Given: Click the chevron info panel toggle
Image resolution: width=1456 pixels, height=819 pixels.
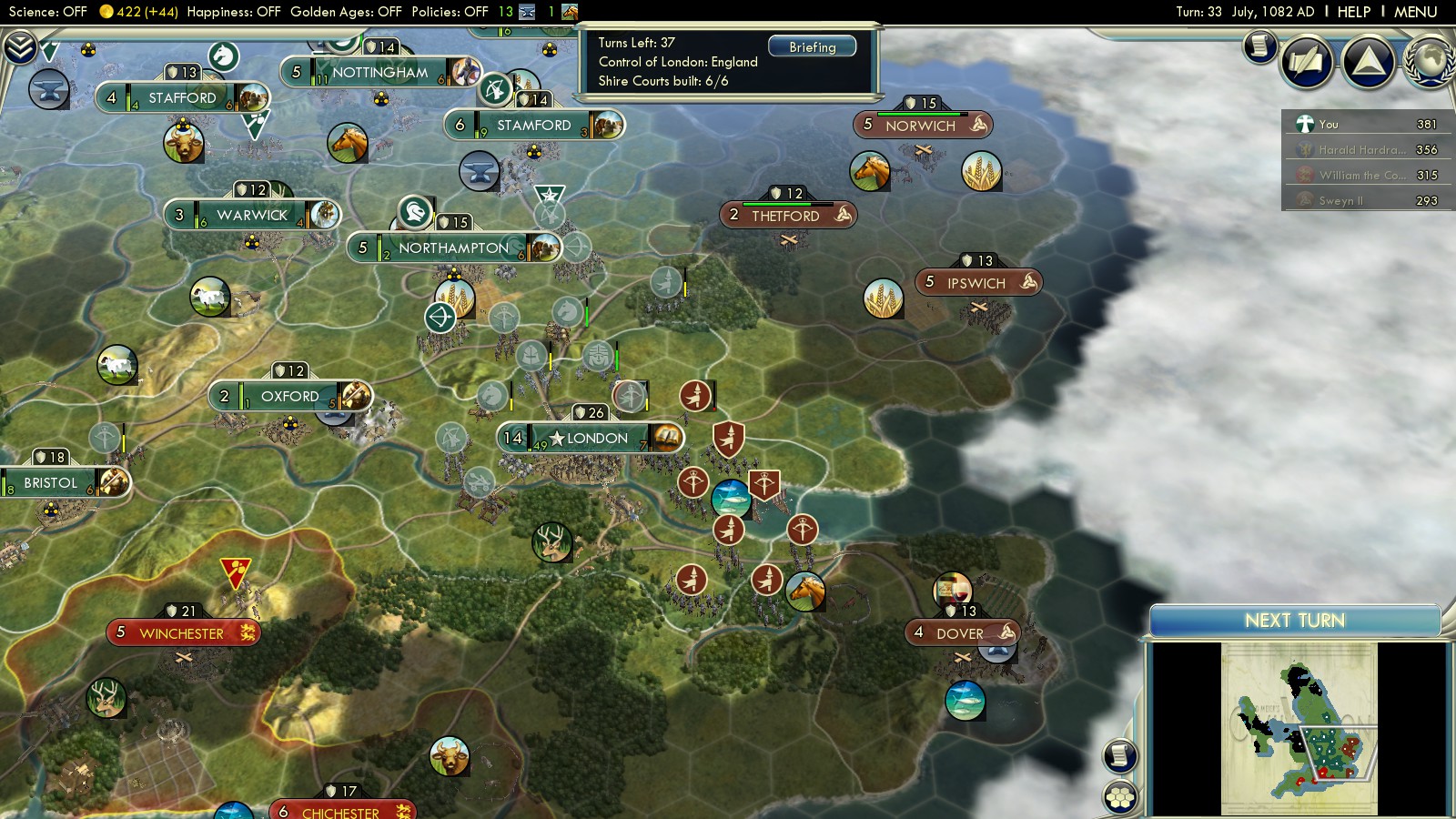Looking at the screenshot, I should point(20,46).
